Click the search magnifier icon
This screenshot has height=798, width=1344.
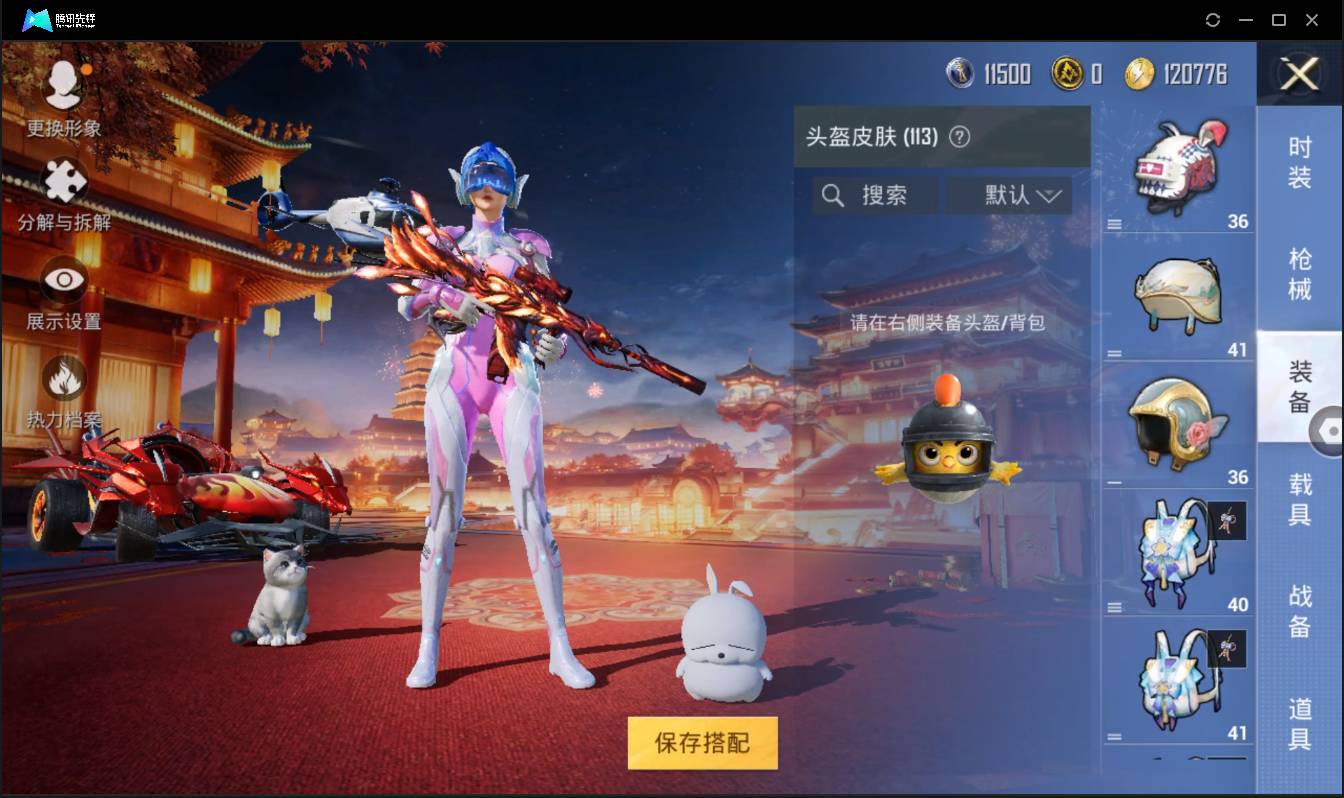(833, 195)
